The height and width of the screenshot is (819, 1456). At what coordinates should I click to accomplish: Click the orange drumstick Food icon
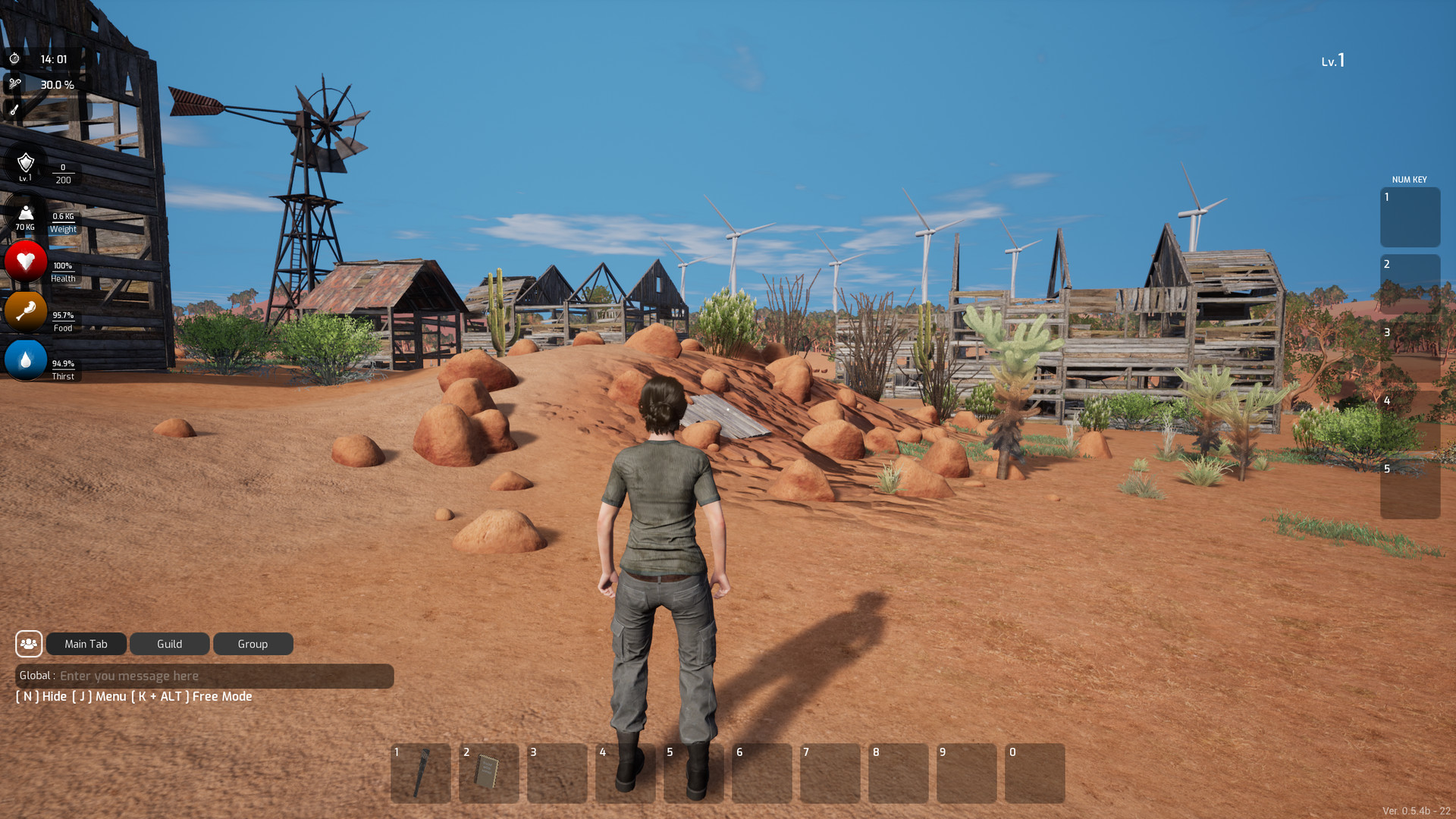(26, 312)
